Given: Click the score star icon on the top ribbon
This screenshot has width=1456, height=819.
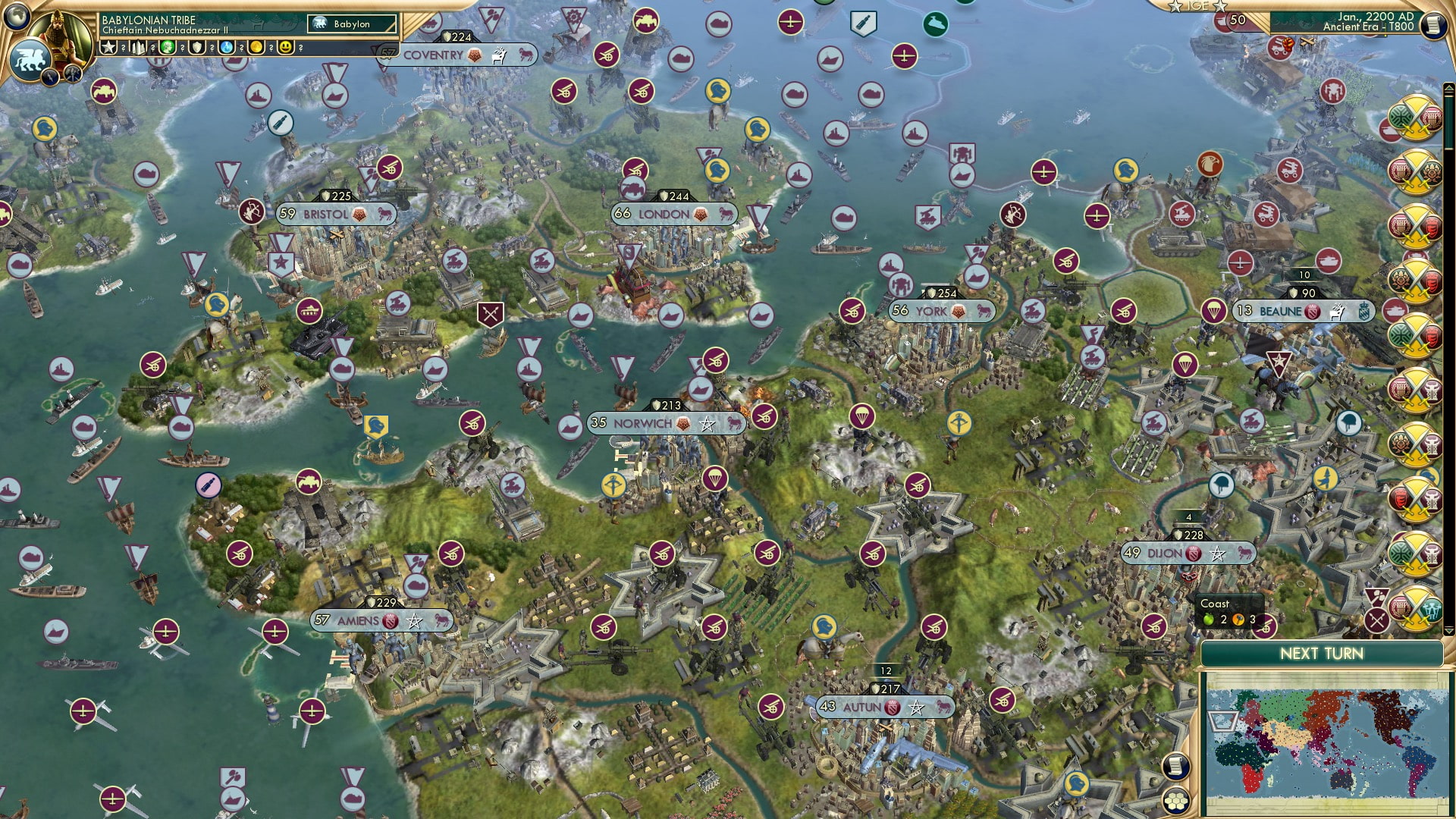Looking at the screenshot, I should pos(108,49).
